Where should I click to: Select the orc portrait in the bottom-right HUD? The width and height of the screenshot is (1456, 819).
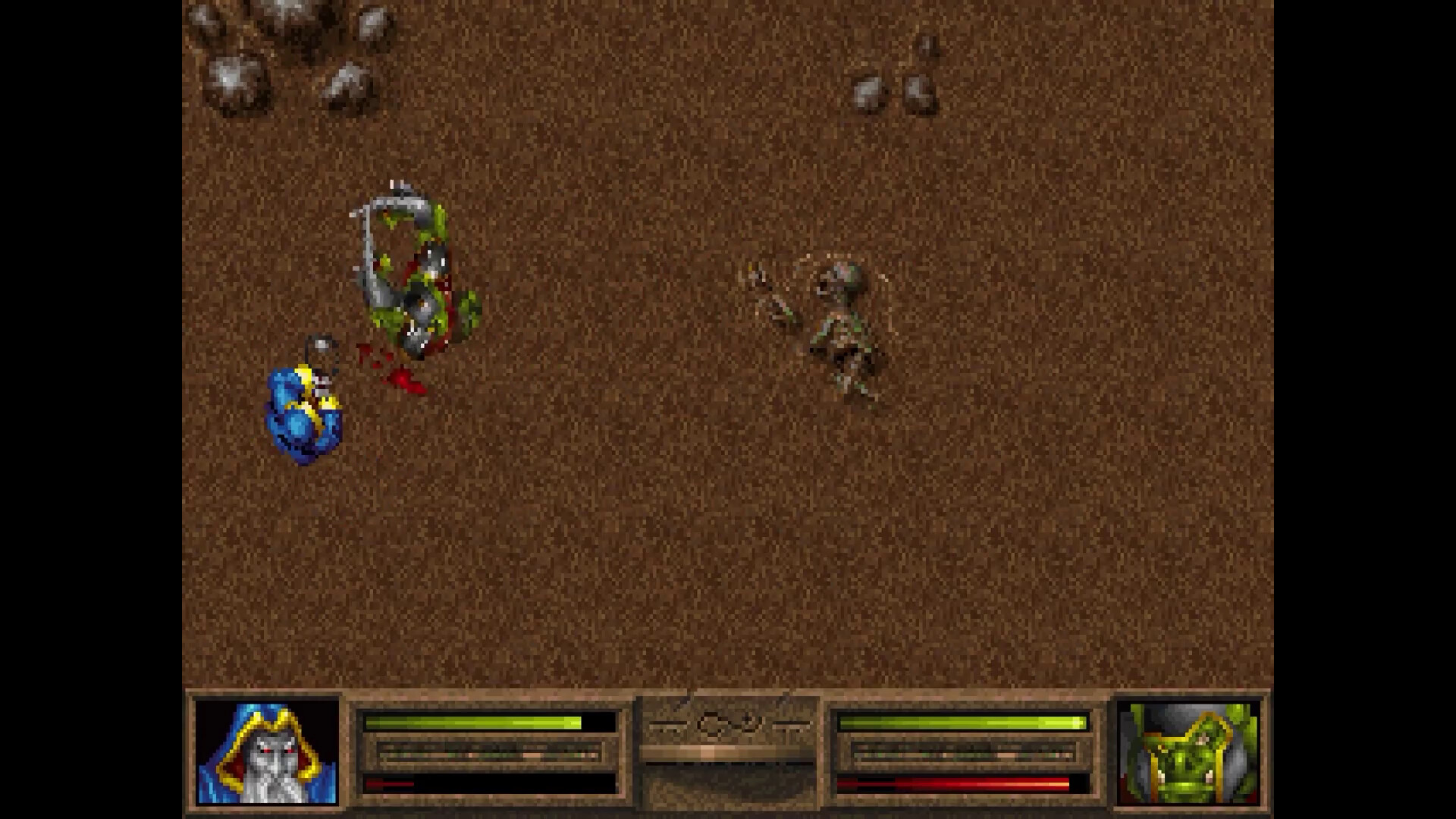(1187, 758)
